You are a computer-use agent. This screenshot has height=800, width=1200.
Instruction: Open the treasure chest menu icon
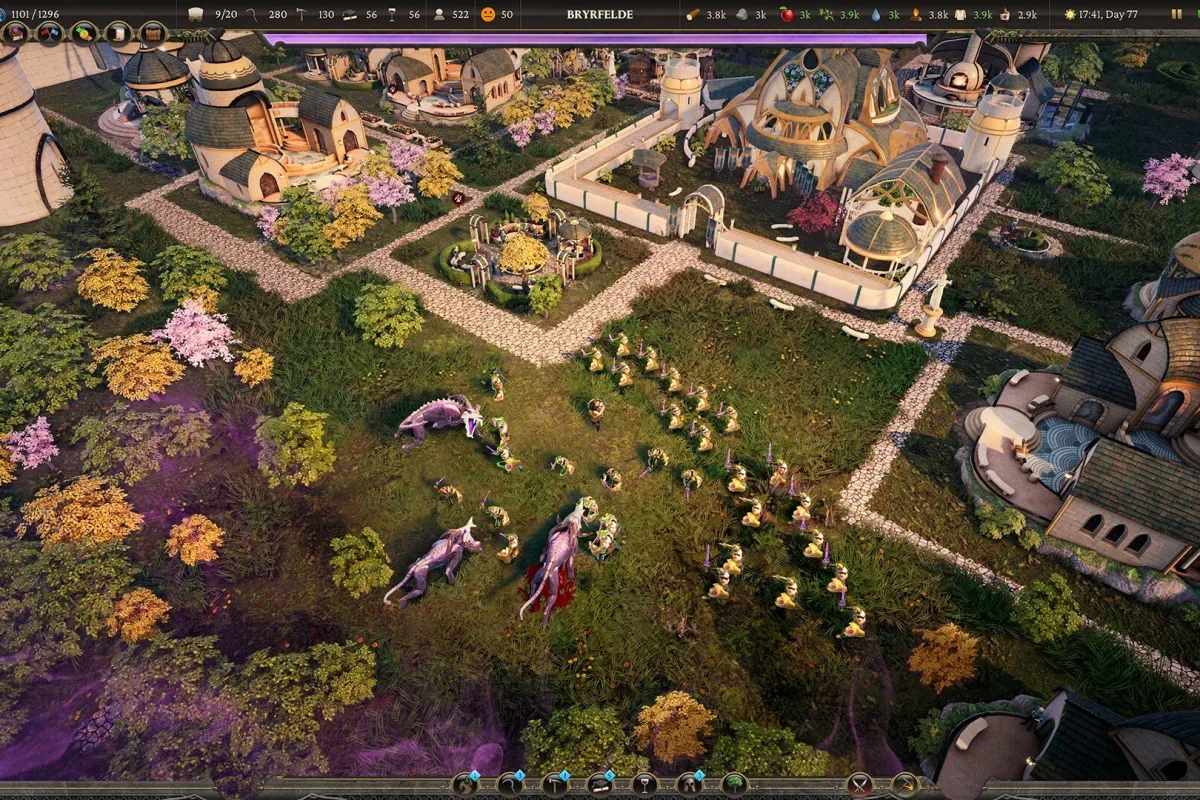point(153,32)
